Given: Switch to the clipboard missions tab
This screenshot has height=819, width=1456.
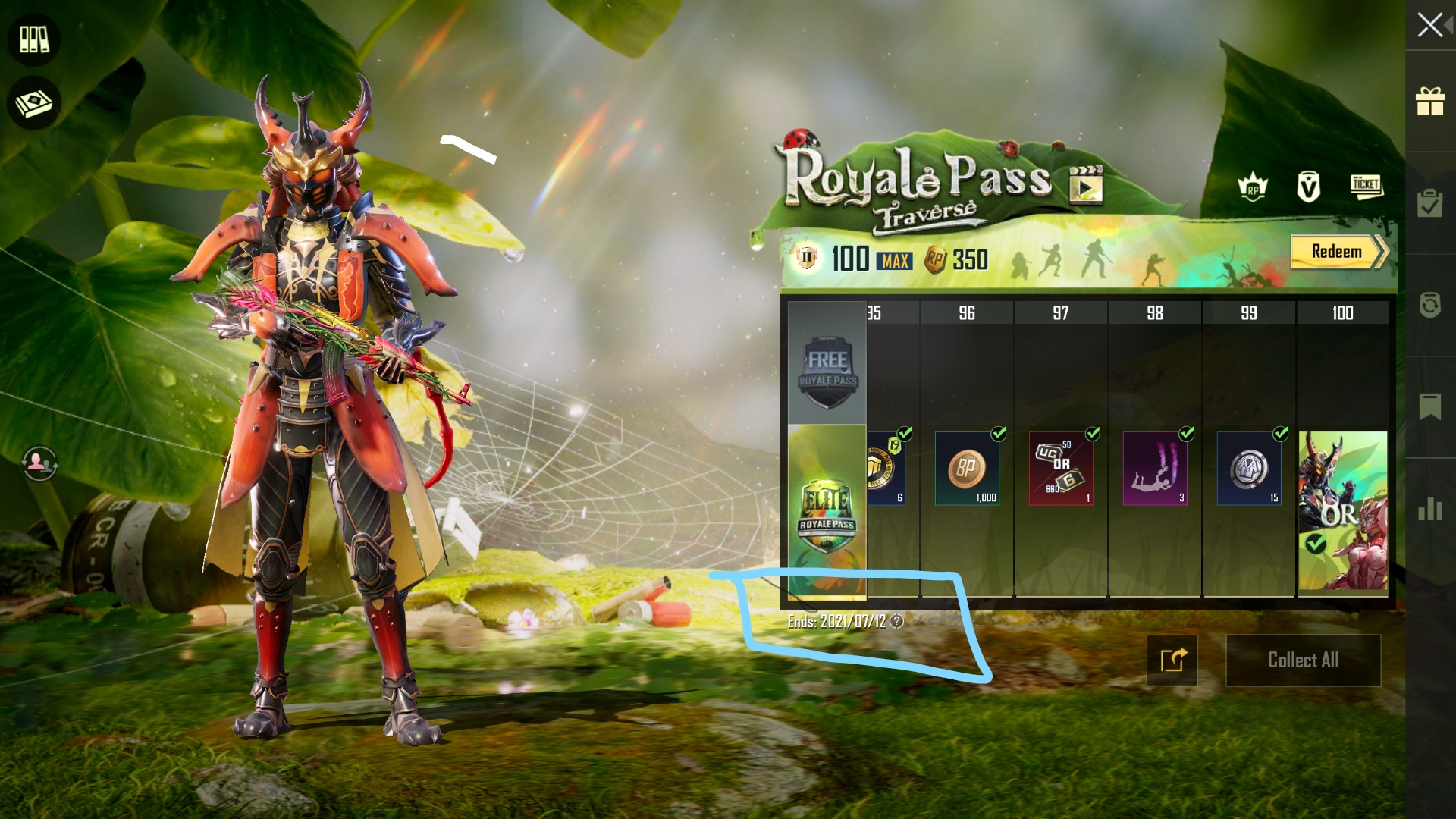Looking at the screenshot, I should coord(1430,203).
